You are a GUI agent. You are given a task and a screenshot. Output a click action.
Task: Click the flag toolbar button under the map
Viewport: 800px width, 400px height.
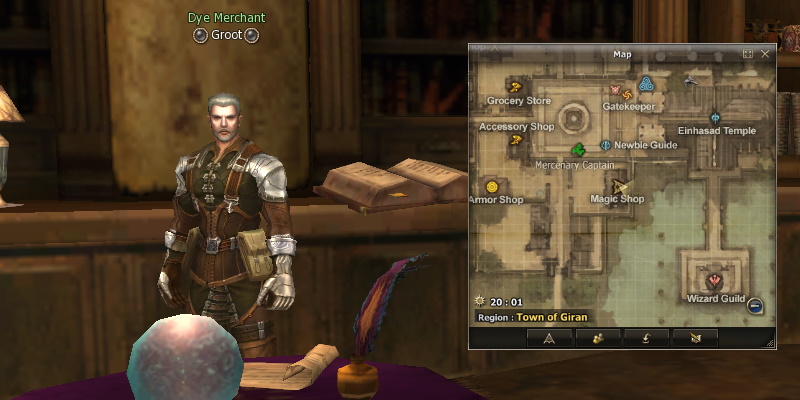pos(695,338)
